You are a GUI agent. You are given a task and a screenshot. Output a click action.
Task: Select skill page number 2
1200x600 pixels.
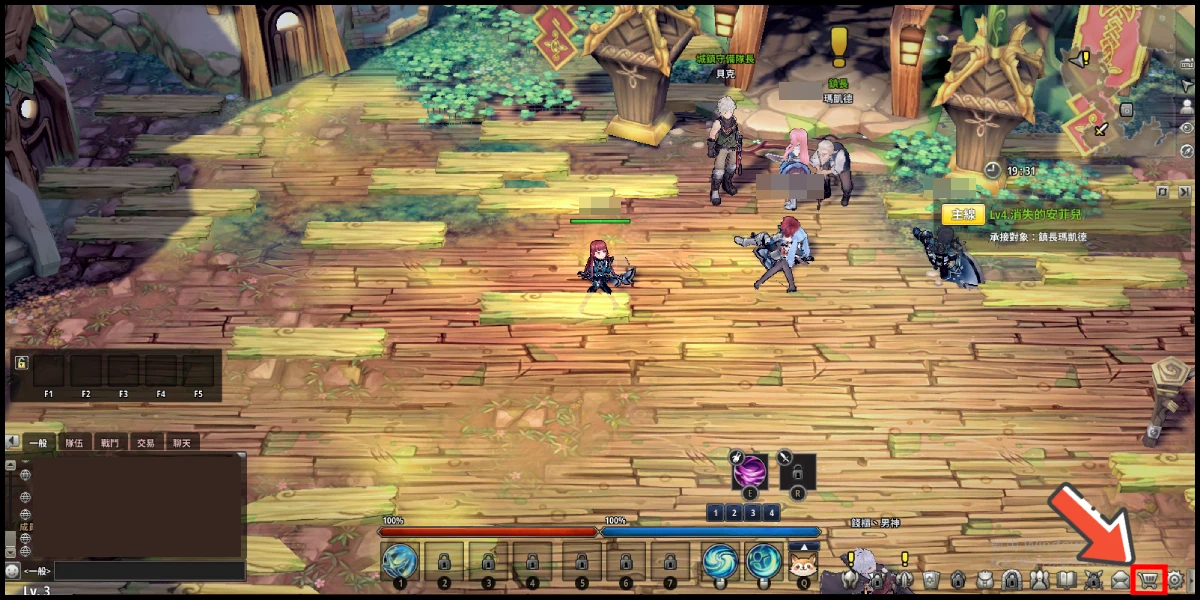734,513
